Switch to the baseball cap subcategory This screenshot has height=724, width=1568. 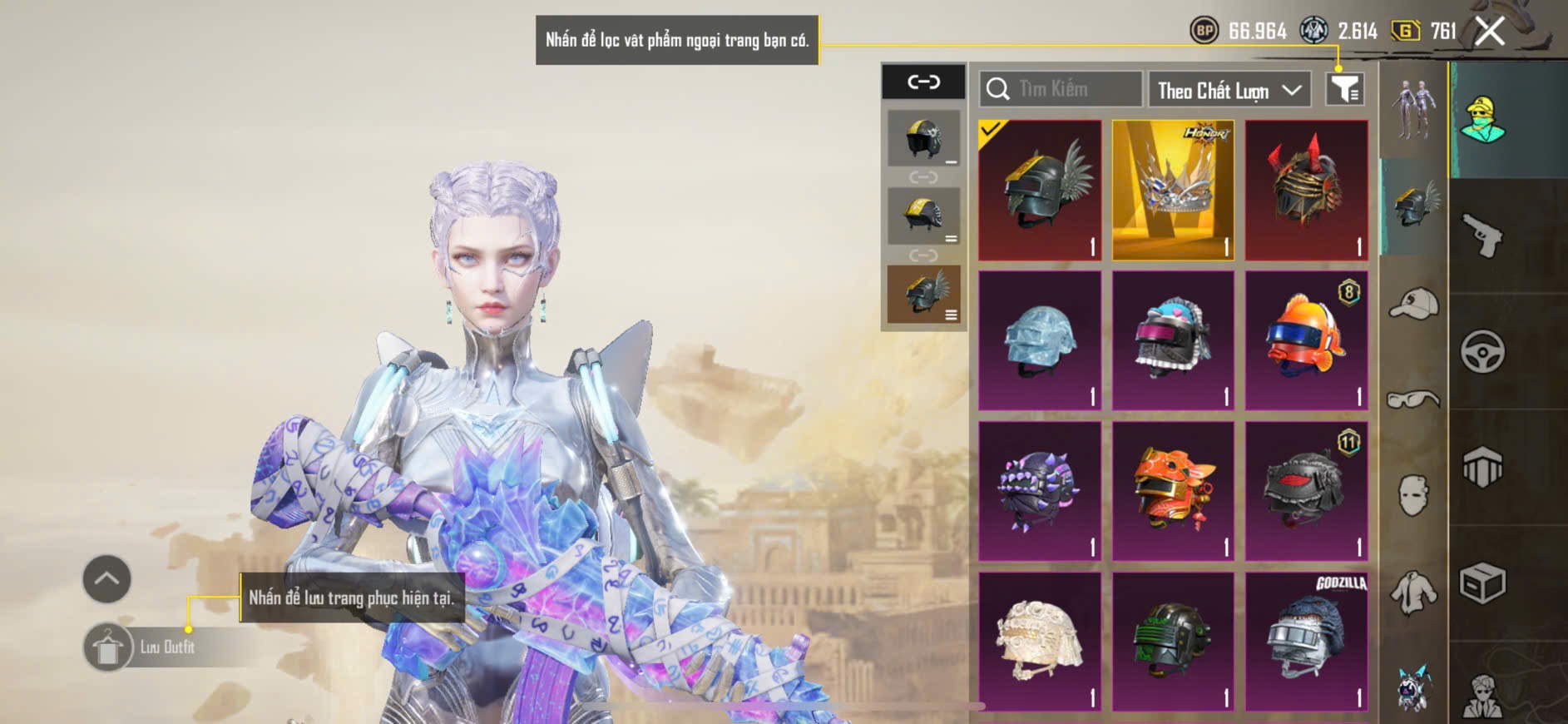pyautogui.click(x=1413, y=303)
